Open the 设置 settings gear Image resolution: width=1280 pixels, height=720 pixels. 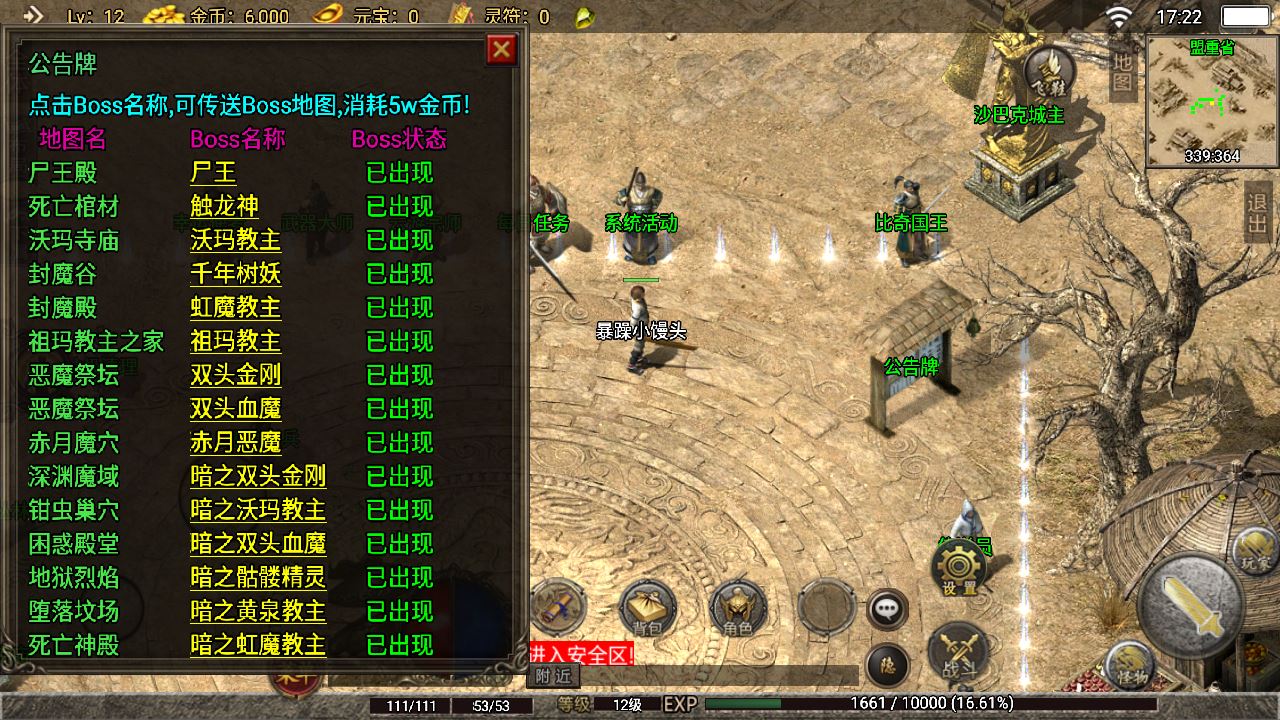[x=959, y=570]
